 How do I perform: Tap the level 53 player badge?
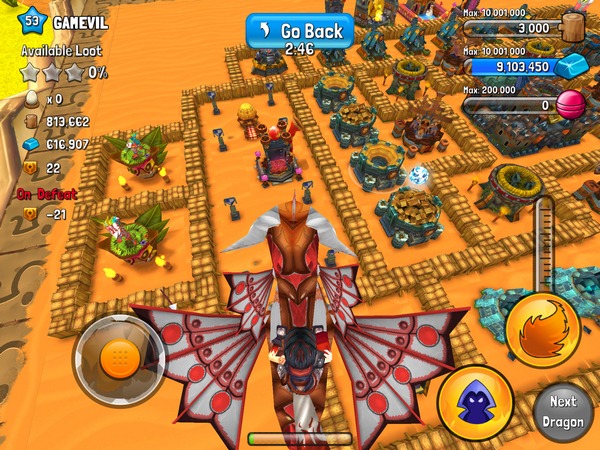click(x=32, y=18)
